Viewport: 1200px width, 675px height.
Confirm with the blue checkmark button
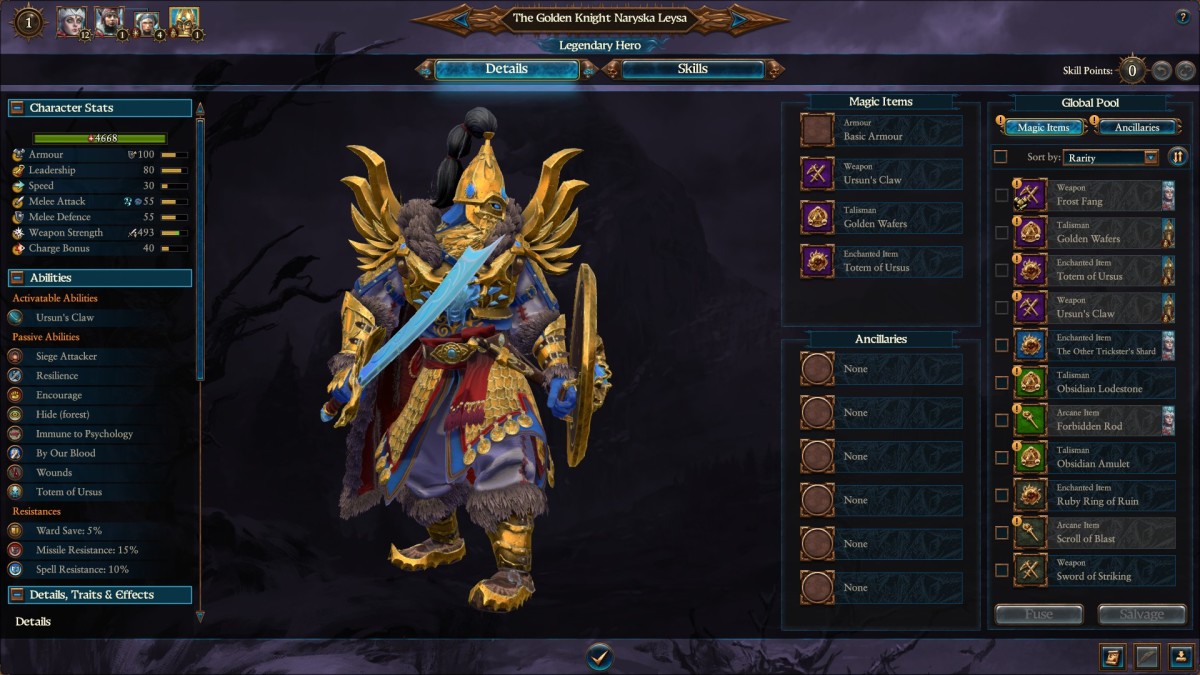coord(599,656)
